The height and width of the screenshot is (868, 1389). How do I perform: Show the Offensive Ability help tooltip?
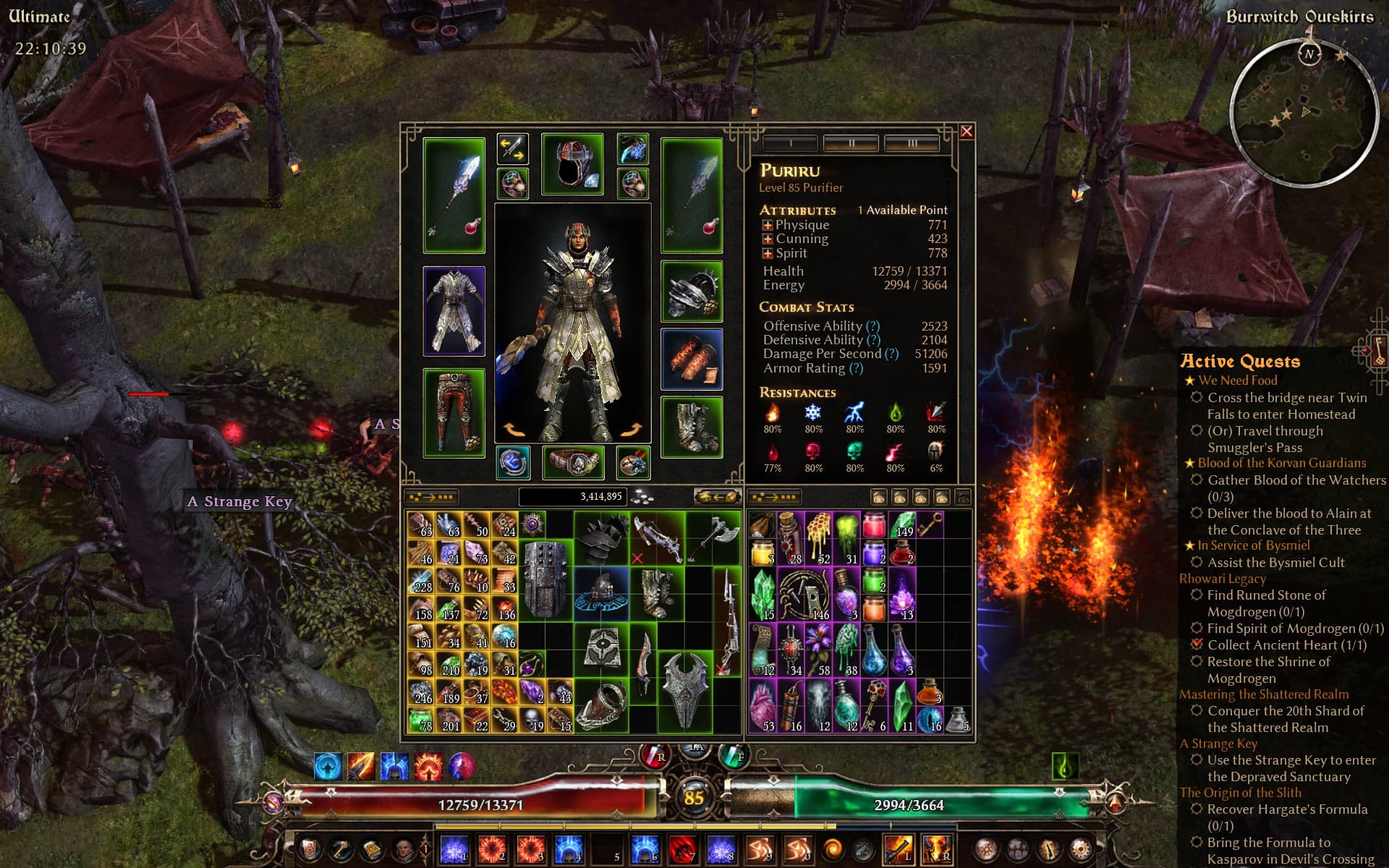(873, 326)
